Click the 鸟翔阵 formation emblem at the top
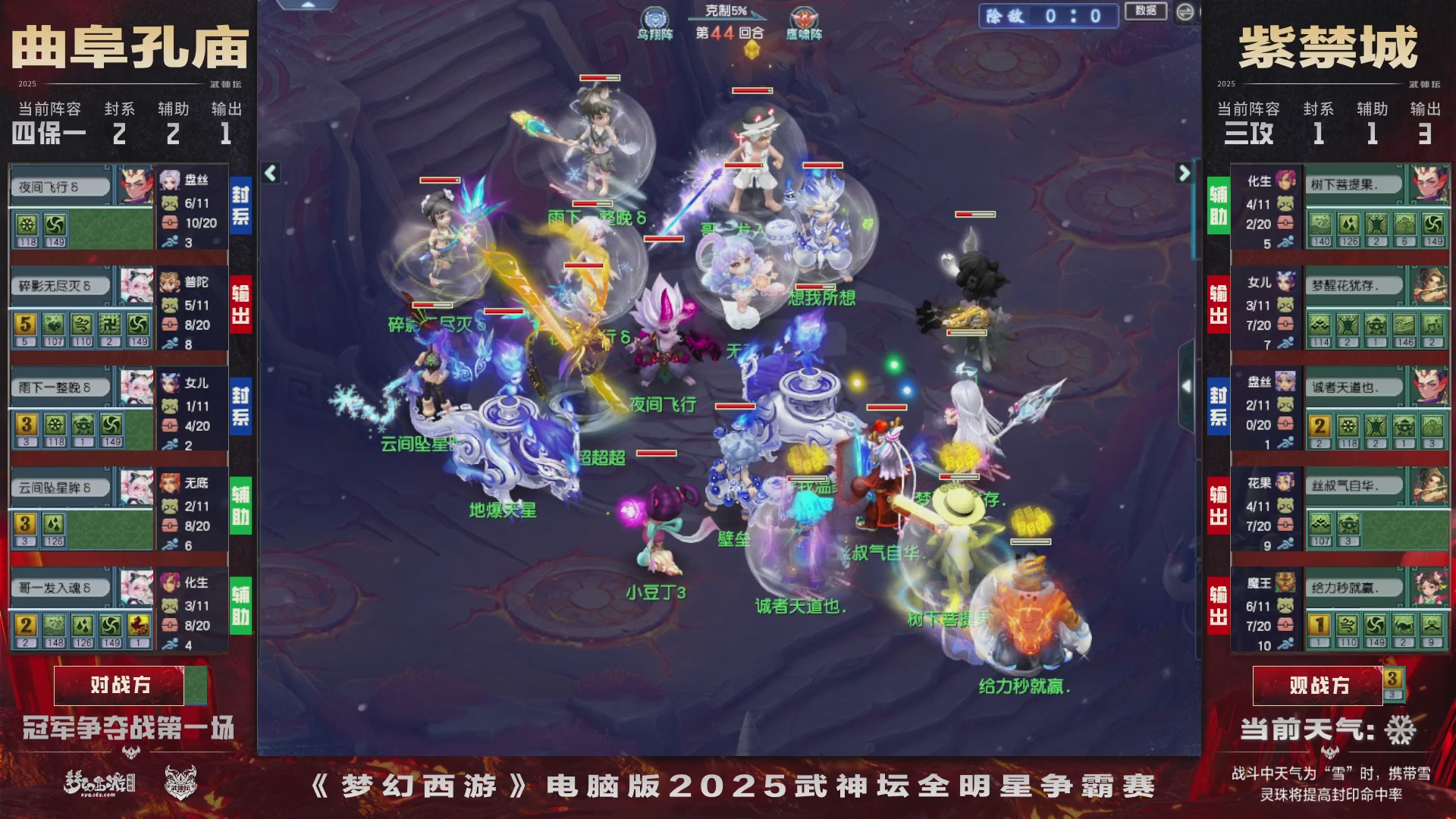The image size is (1456, 819). coord(657,16)
